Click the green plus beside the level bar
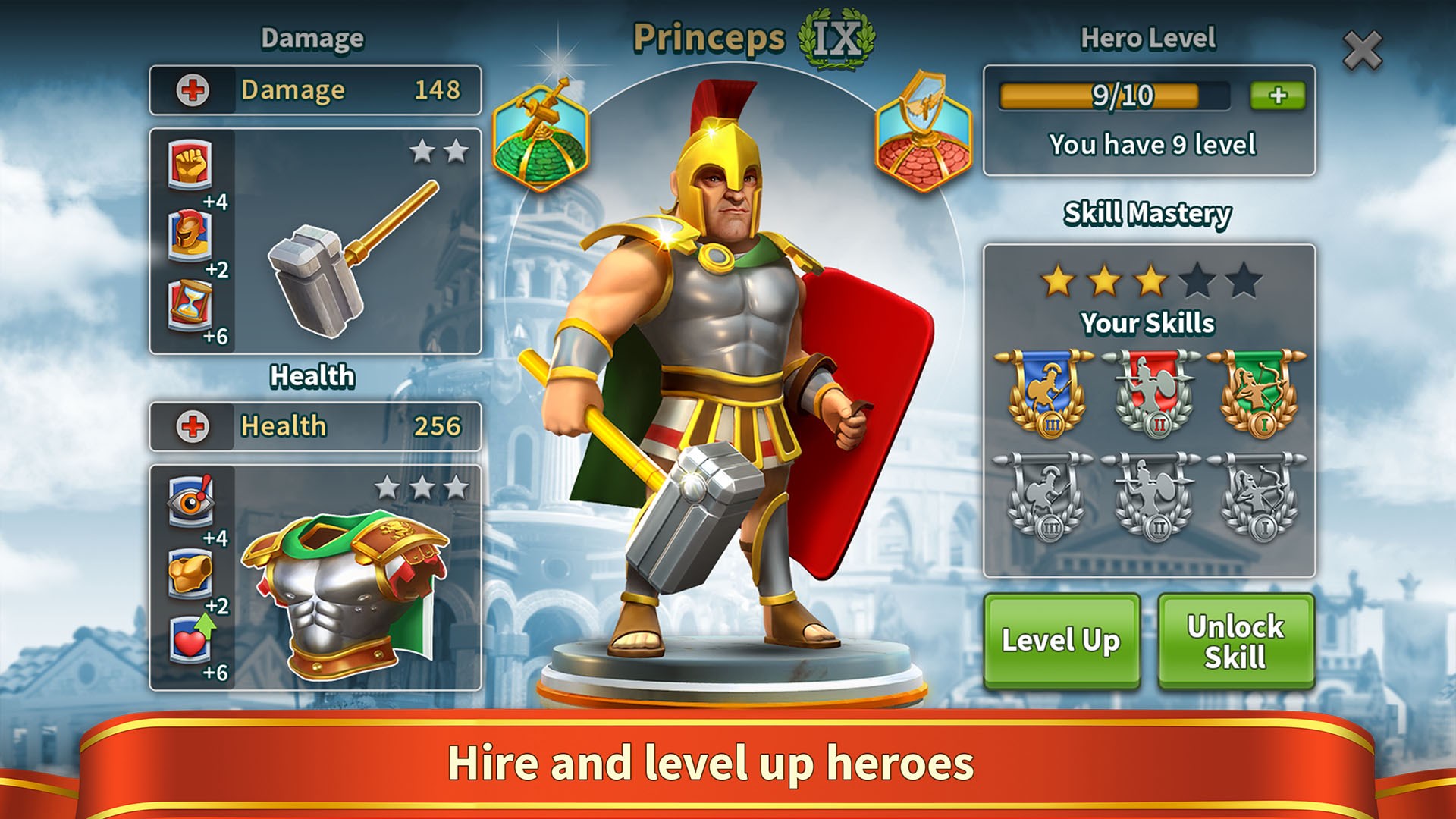 coord(1278,94)
